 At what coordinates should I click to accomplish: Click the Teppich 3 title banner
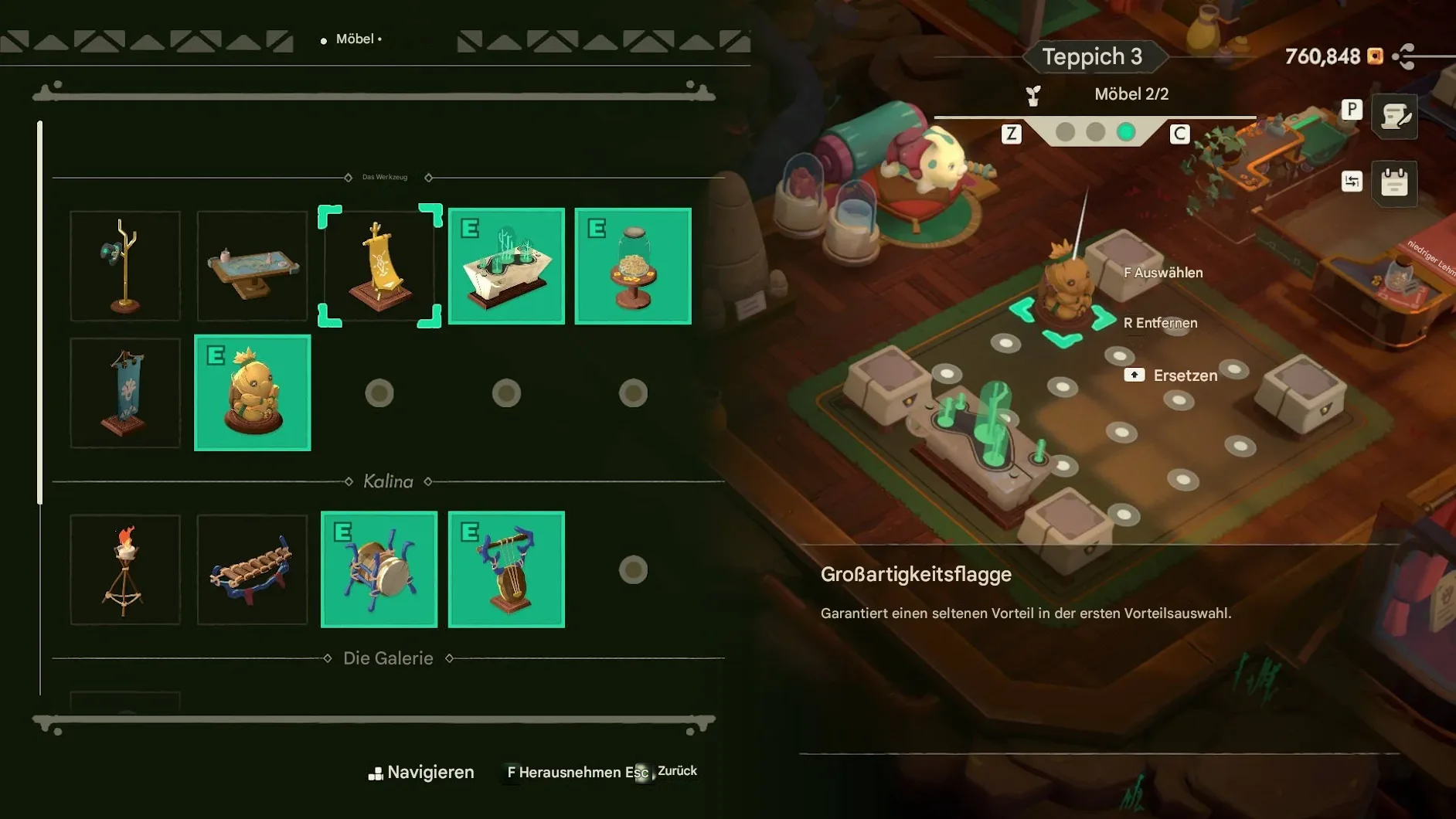pos(1094,56)
